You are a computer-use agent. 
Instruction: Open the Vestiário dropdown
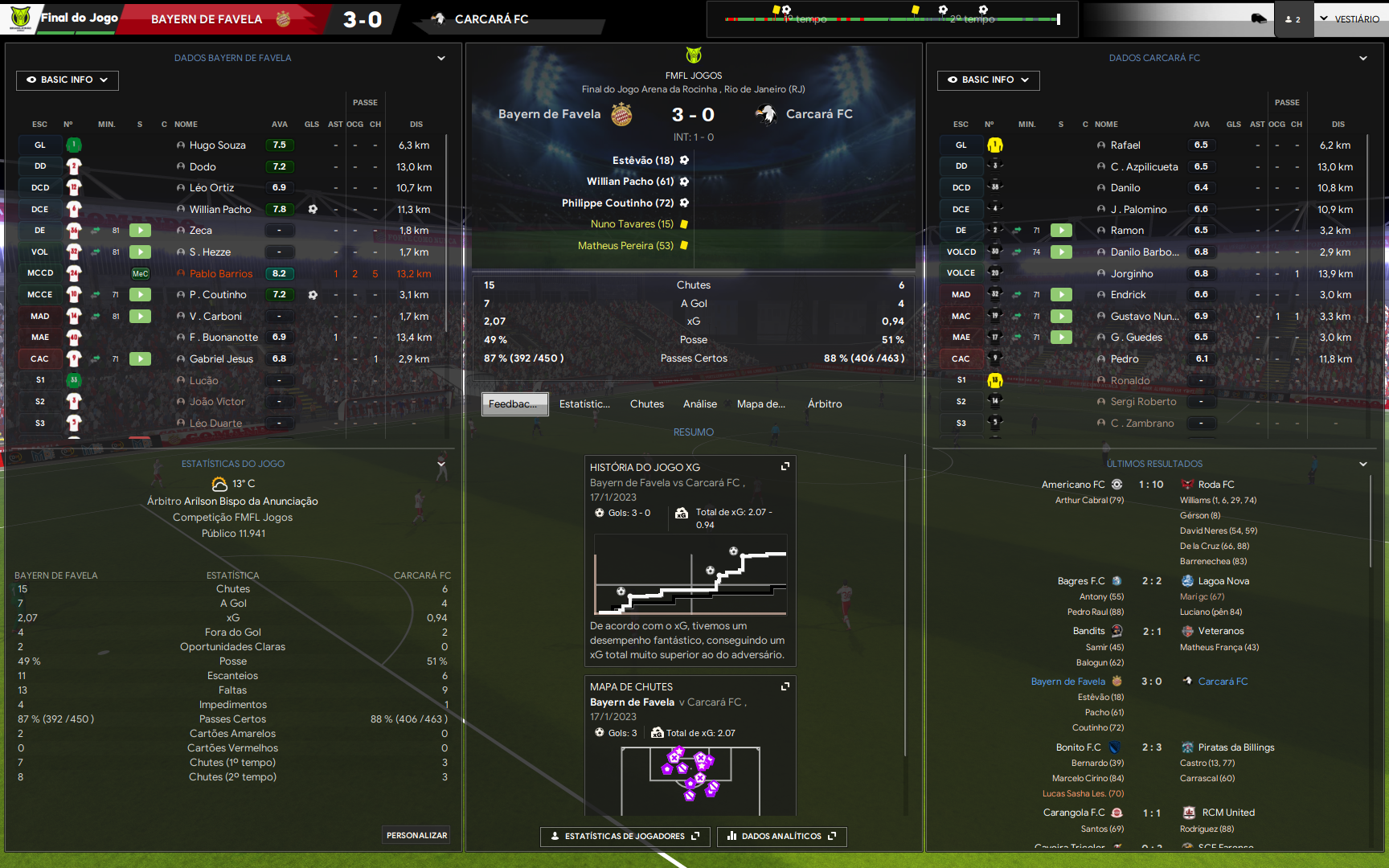tap(1349, 19)
